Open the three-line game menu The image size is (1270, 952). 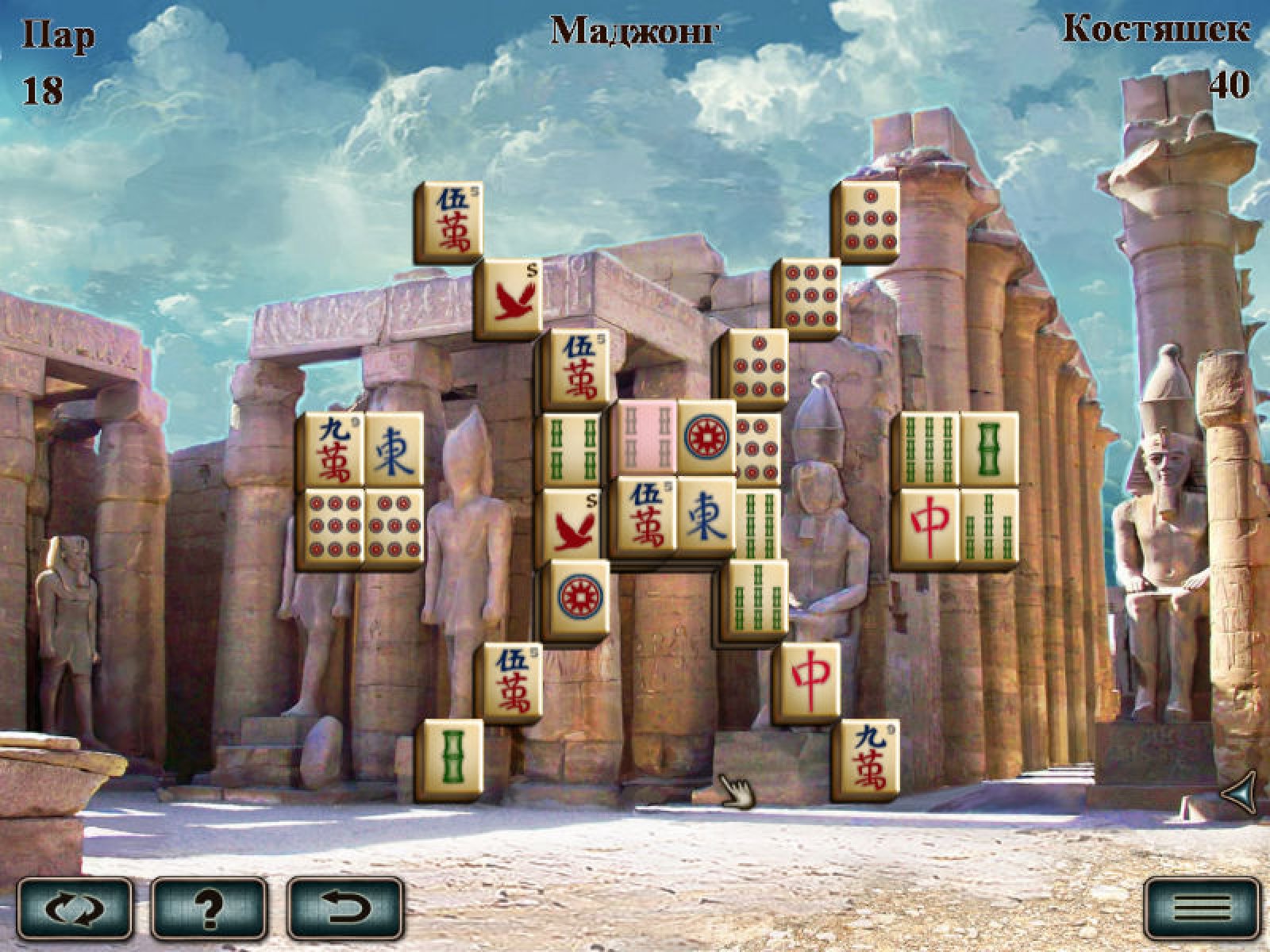(x=1202, y=908)
